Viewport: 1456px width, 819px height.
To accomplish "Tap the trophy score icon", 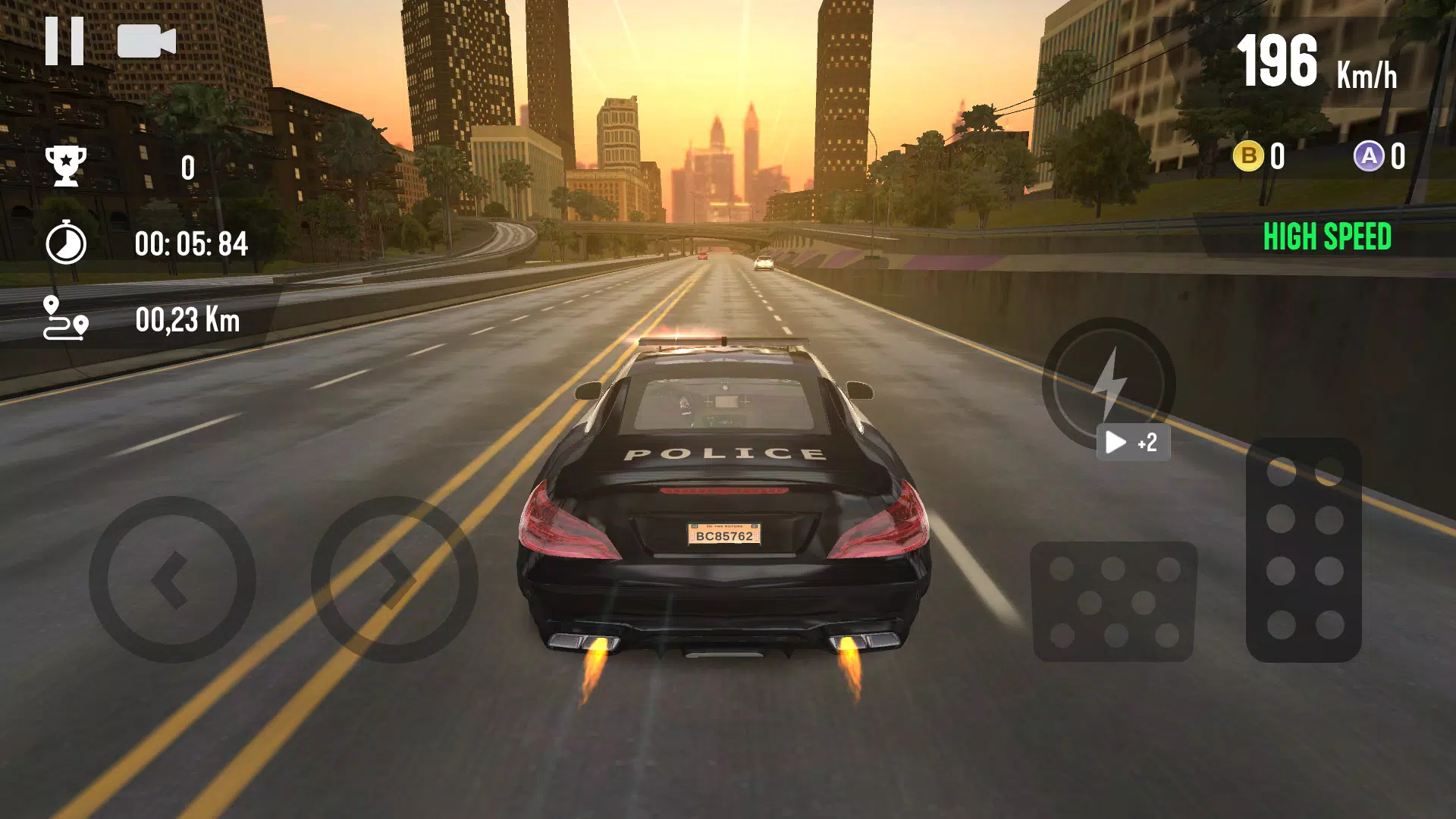I will click(x=67, y=167).
